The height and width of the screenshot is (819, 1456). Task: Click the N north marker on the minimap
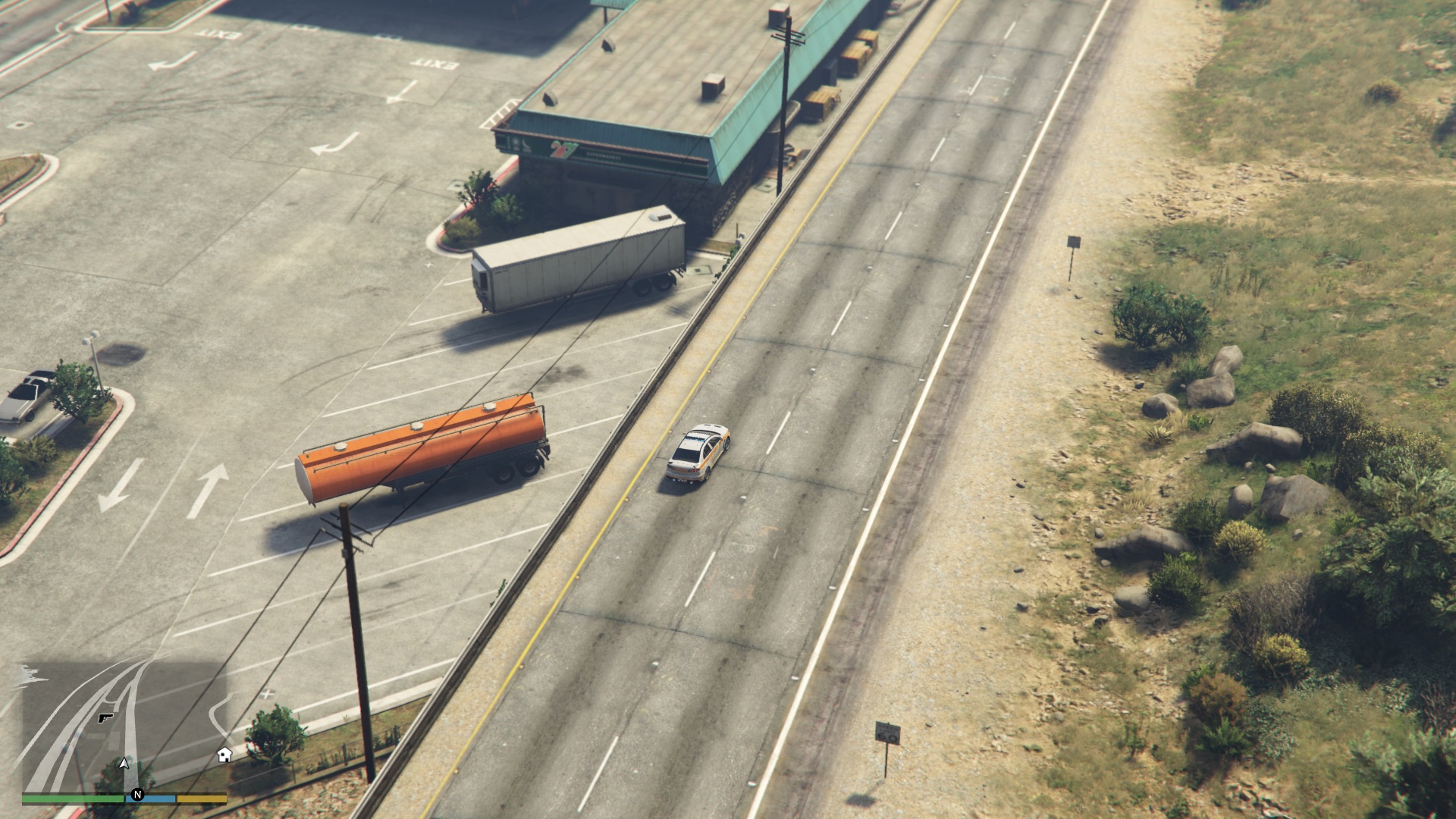[137, 795]
